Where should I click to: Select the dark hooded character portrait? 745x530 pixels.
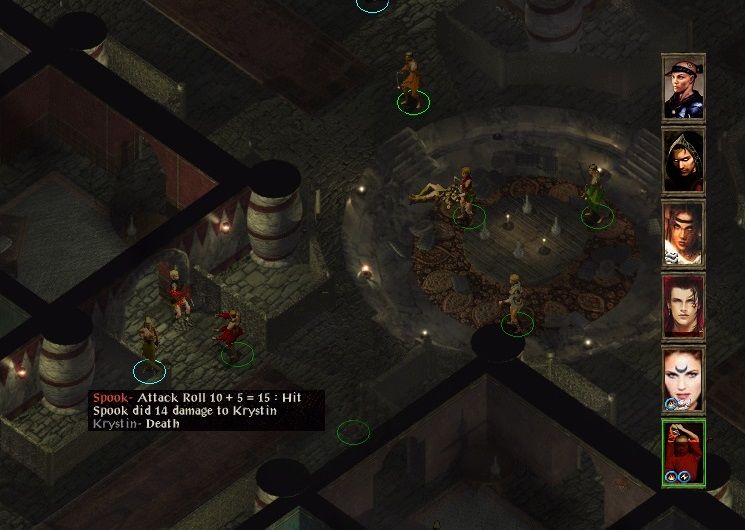(684, 161)
